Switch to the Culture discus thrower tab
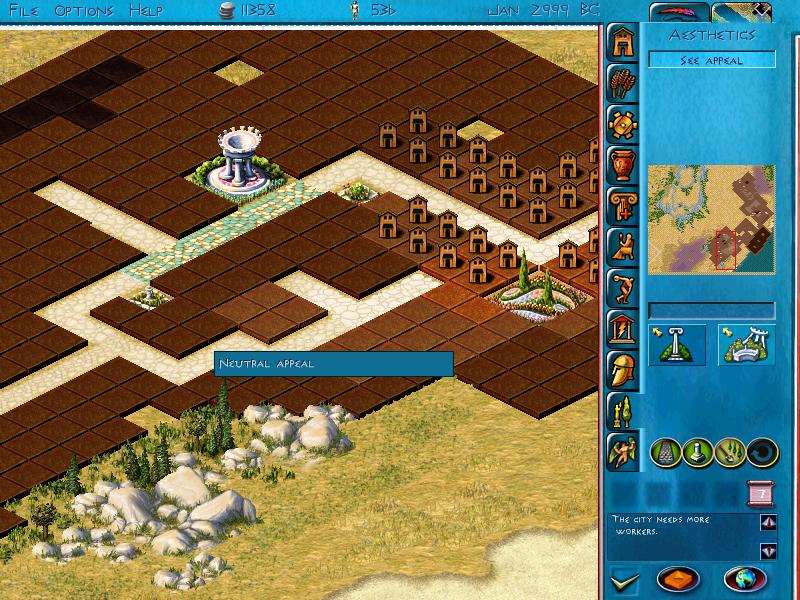The height and width of the screenshot is (600, 800). coord(621,287)
